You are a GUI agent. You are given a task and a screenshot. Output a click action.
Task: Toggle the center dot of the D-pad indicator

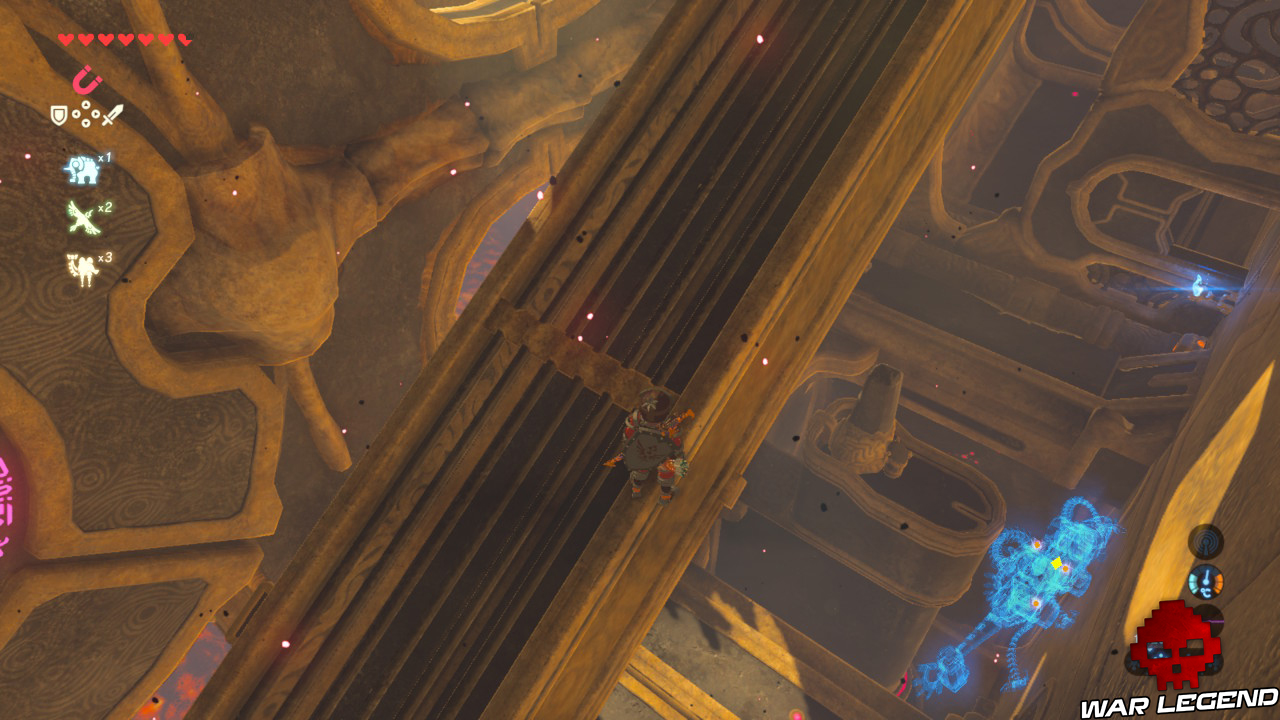(x=85, y=115)
